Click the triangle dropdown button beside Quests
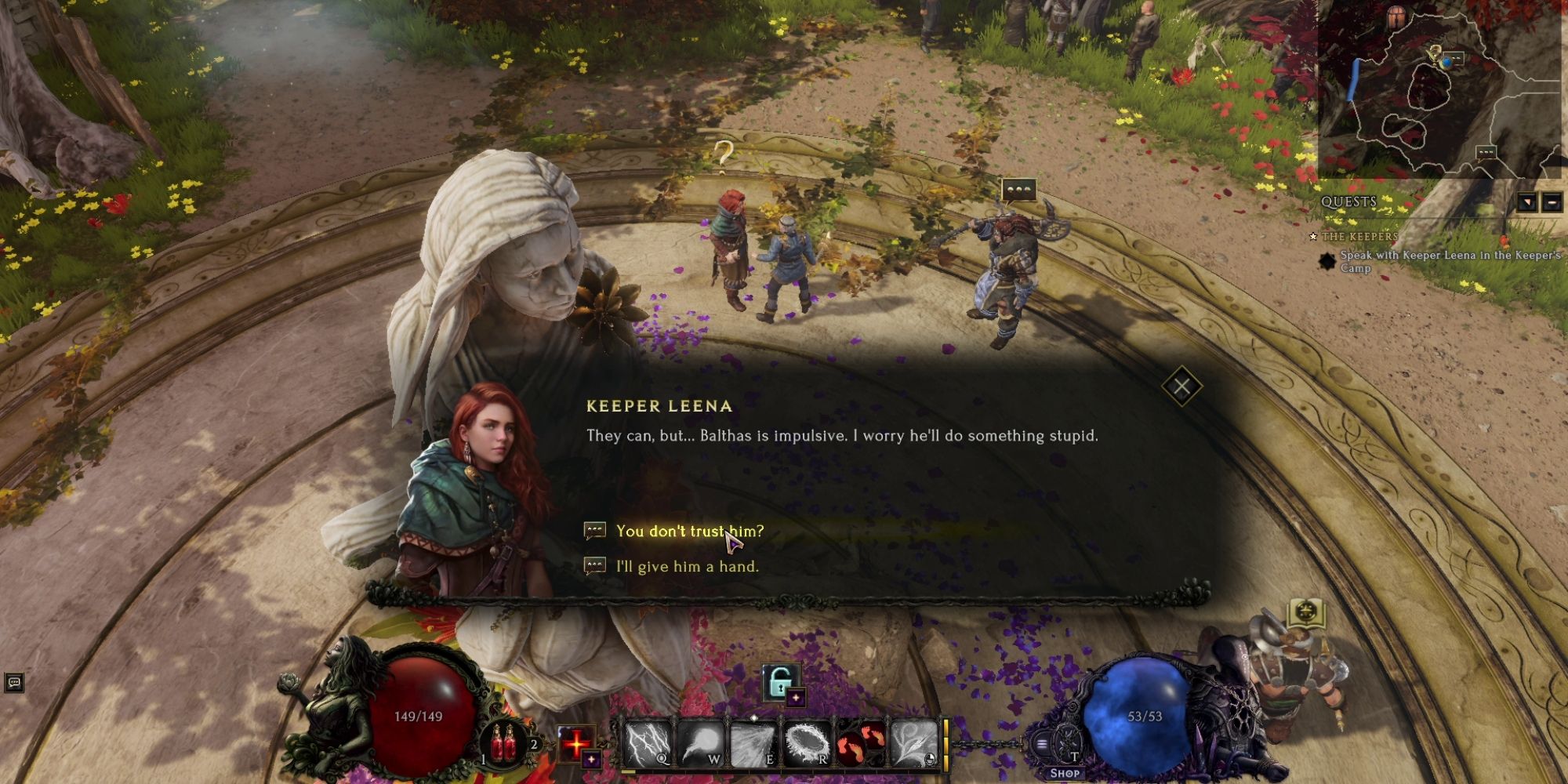The height and width of the screenshot is (784, 1568). click(1526, 203)
